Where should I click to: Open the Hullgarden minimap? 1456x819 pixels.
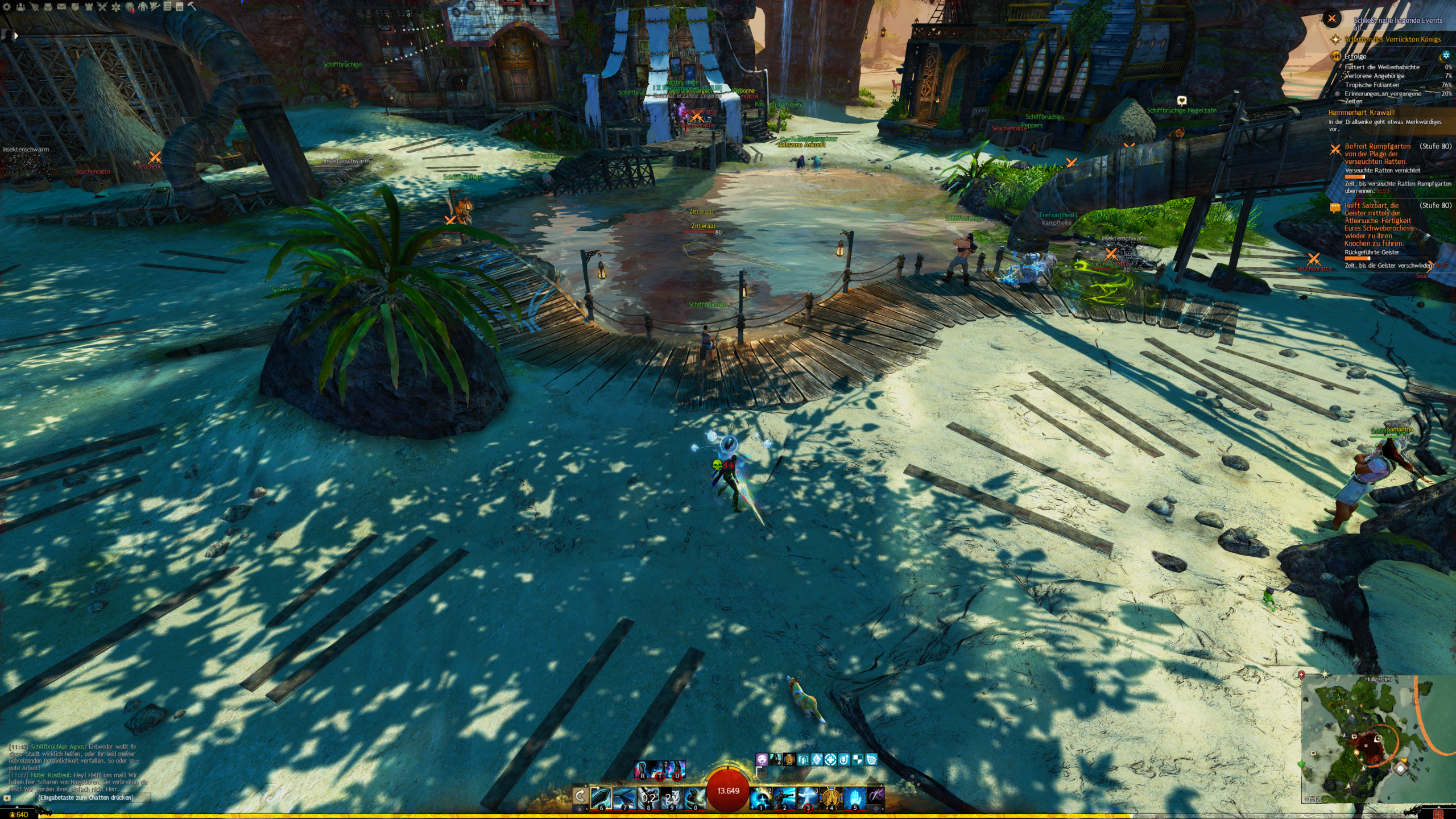point(1378,739)
